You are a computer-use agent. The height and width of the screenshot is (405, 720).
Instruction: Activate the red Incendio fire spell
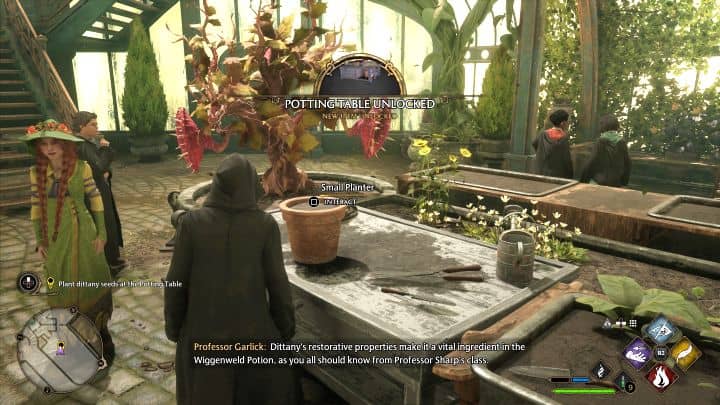pos(660,376)
